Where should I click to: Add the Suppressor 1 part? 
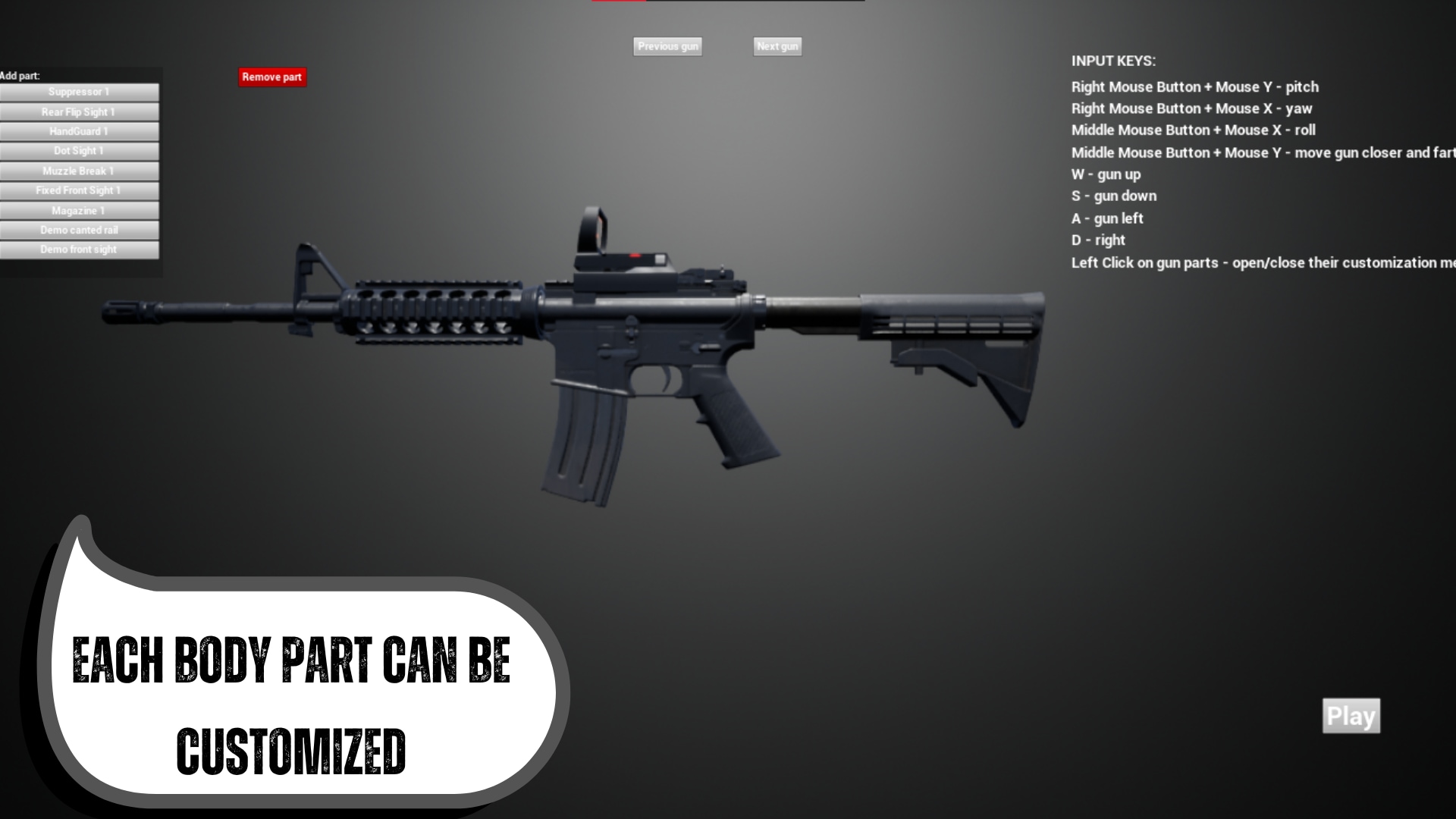pos(79,92)
